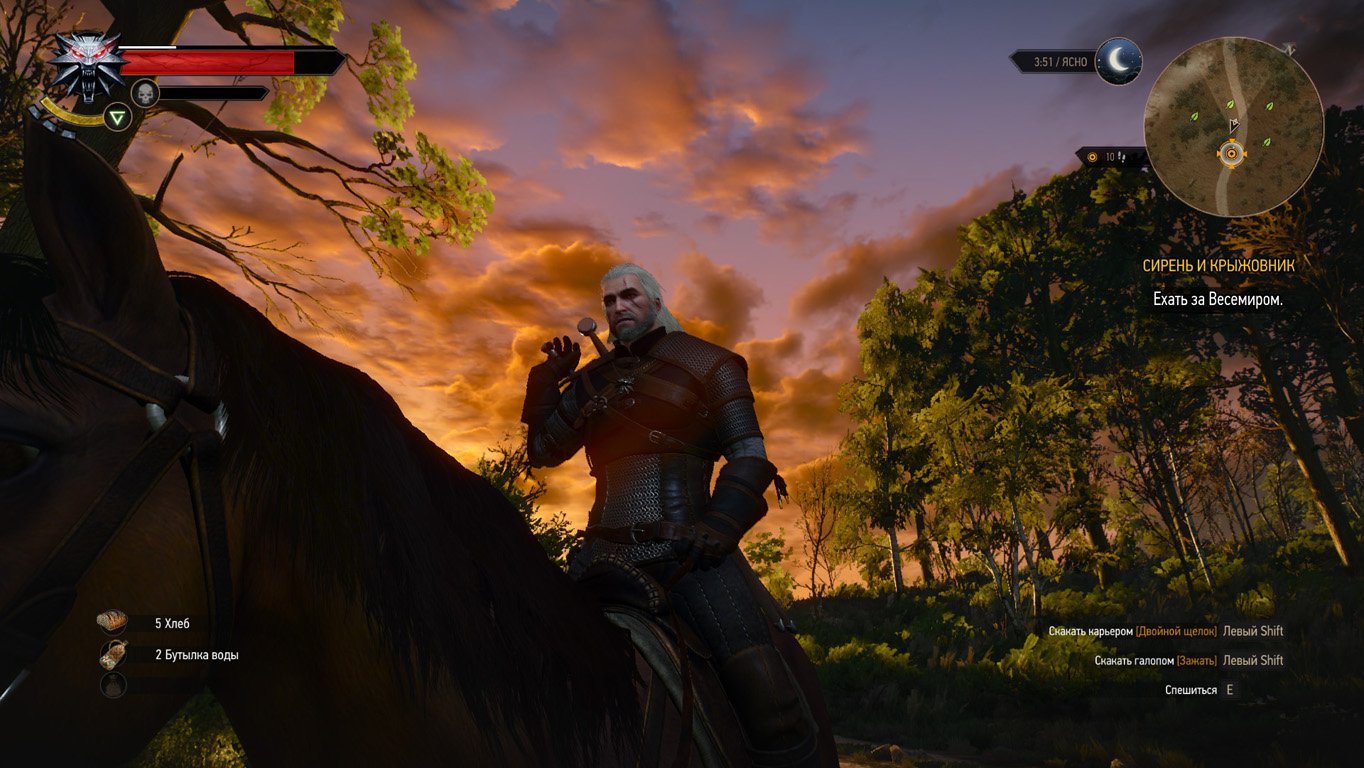1364x768 pixels.
Task: Click the Спешиться control hint
Action: click(1199, 688)
